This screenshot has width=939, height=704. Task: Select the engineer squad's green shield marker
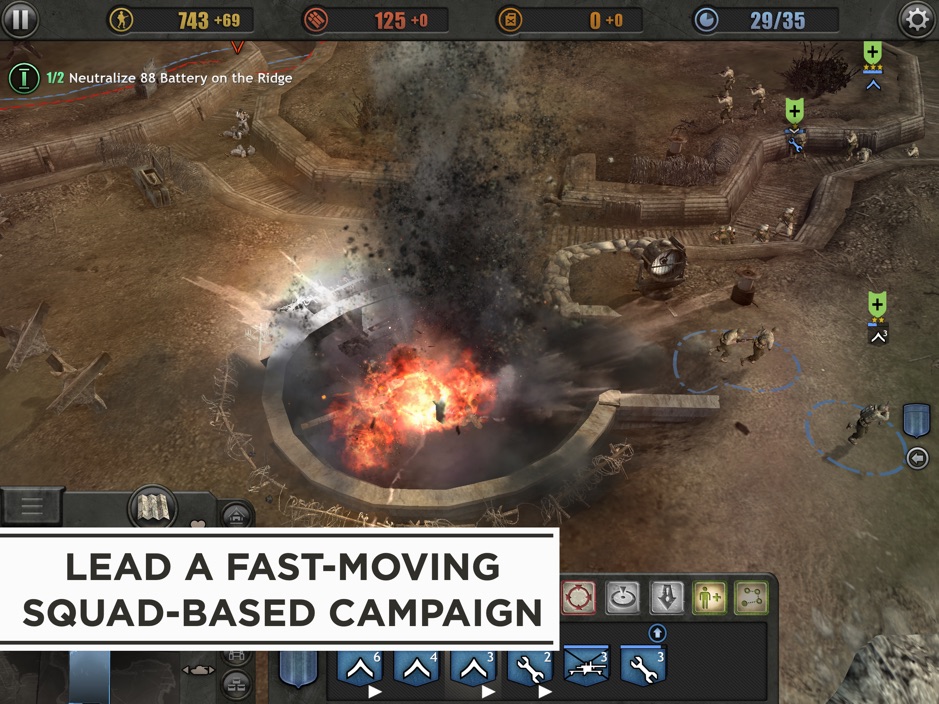(x=795, y=112)
